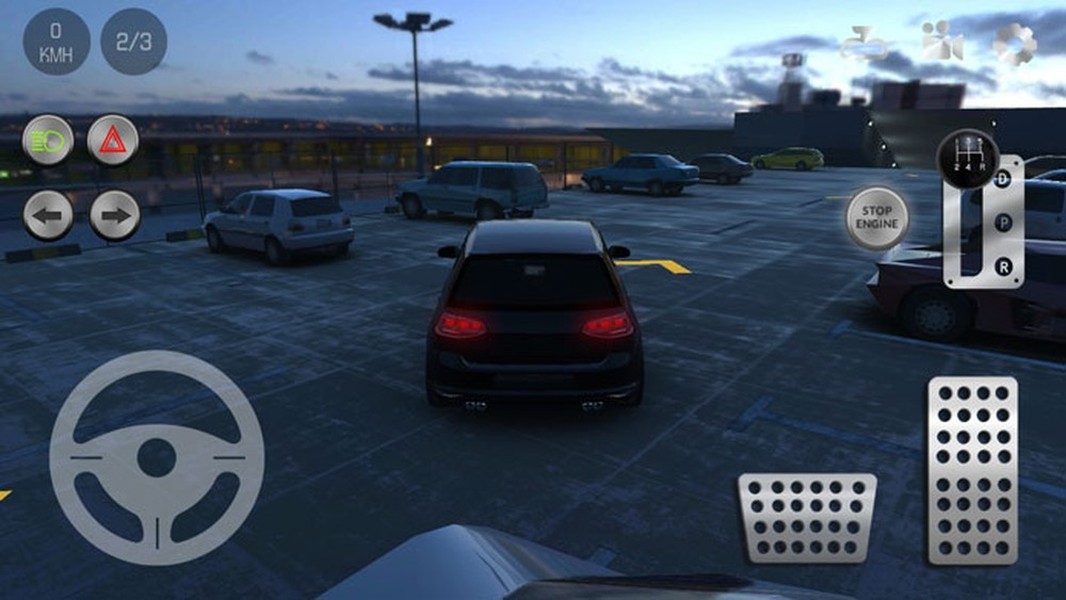Turn on the right turn signal arrow

115,215
